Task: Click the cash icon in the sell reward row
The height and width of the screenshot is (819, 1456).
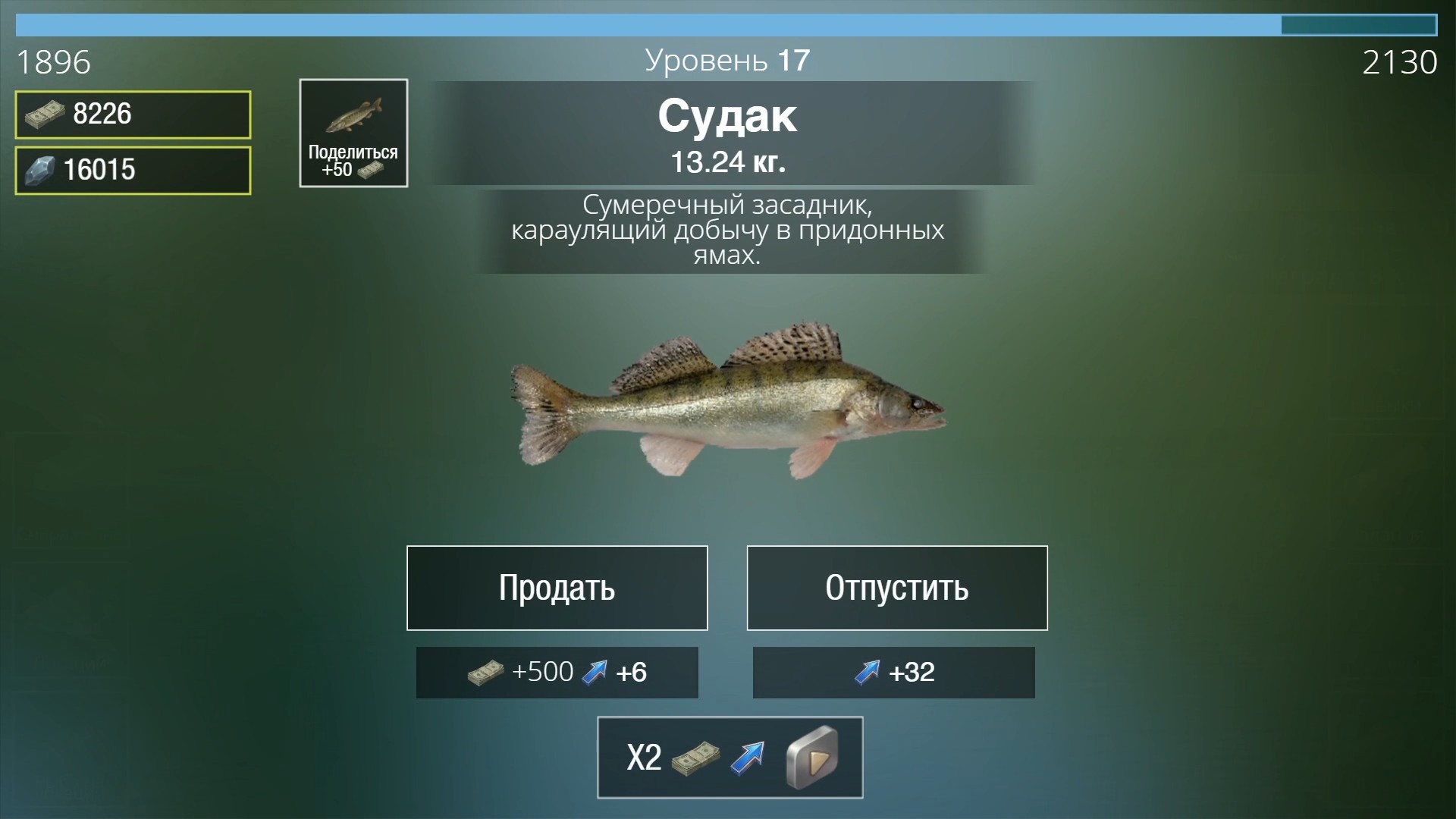Action: click(x=483, y=672)
